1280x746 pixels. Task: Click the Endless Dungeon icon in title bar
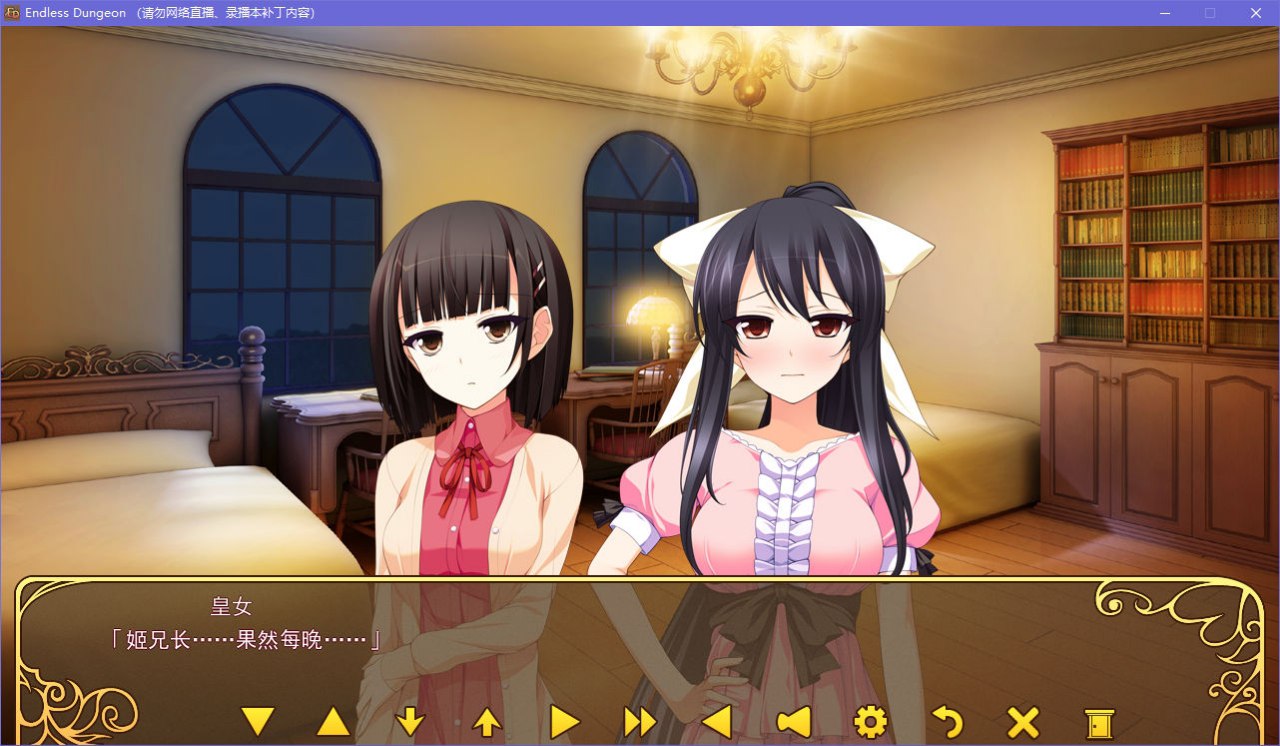tap(10, 13)
